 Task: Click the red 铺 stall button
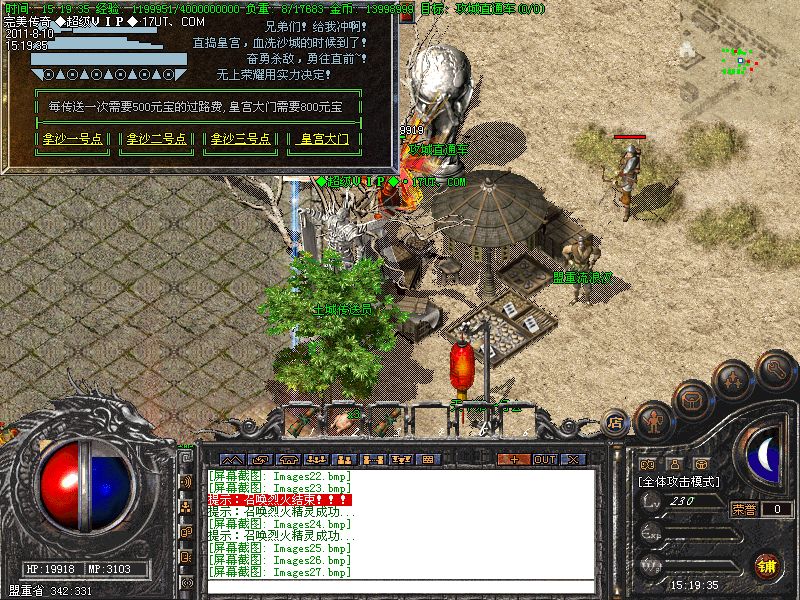point(766,564)
